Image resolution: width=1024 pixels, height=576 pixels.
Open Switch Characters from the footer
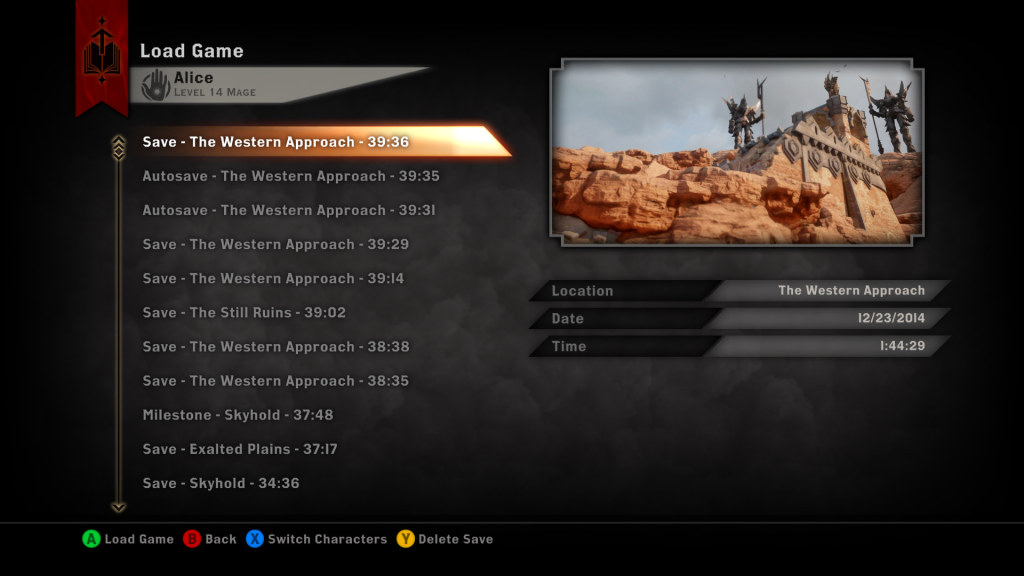click(327, 539)
